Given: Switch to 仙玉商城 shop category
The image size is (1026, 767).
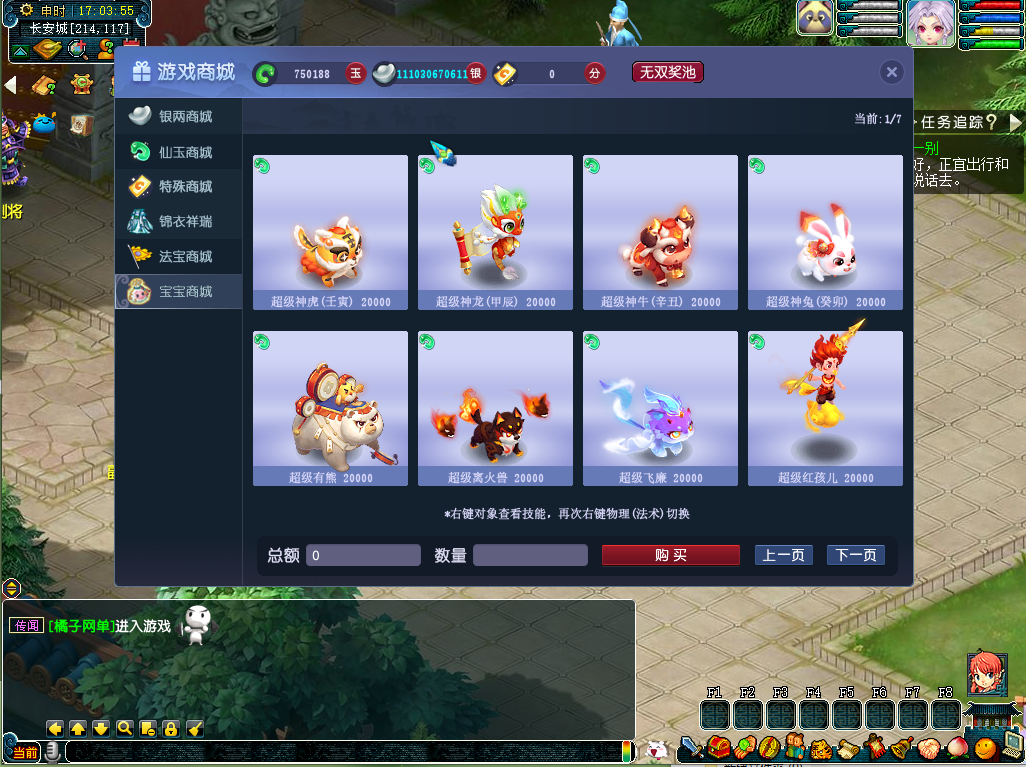Looking at the screenshot, I should coord(179,152).
